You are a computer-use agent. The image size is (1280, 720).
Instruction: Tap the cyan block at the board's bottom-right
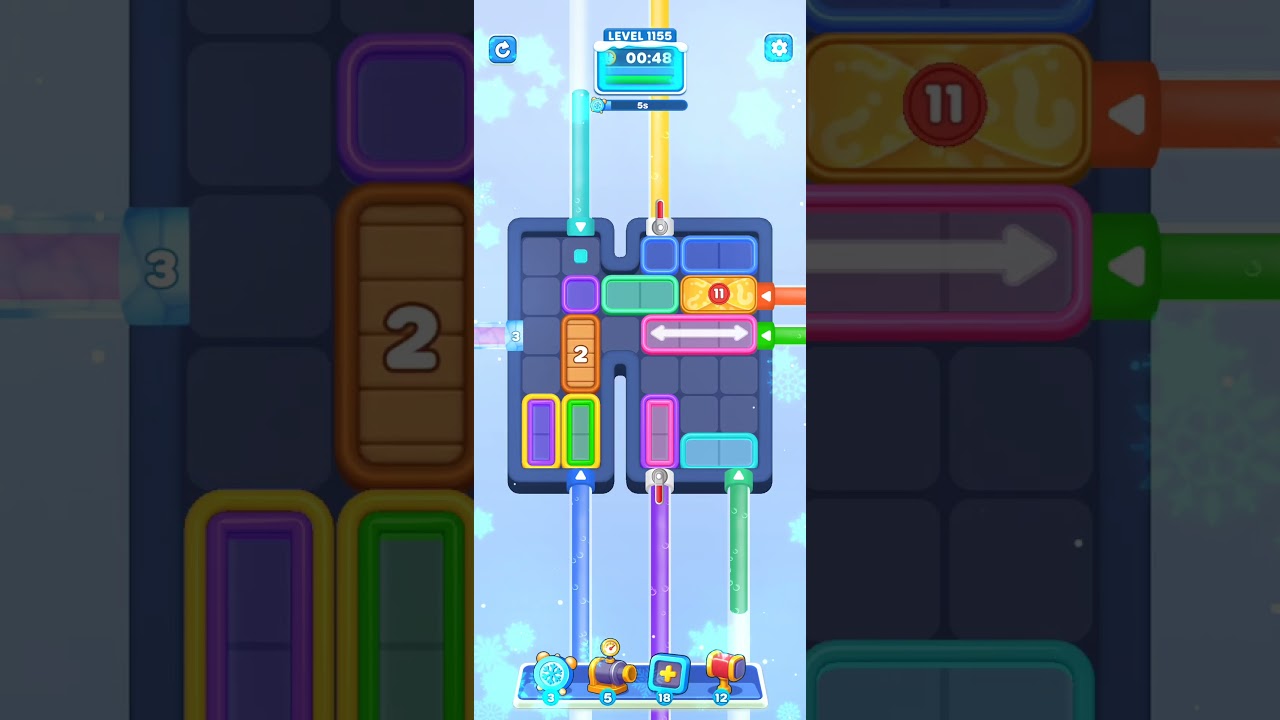point(718,452)
